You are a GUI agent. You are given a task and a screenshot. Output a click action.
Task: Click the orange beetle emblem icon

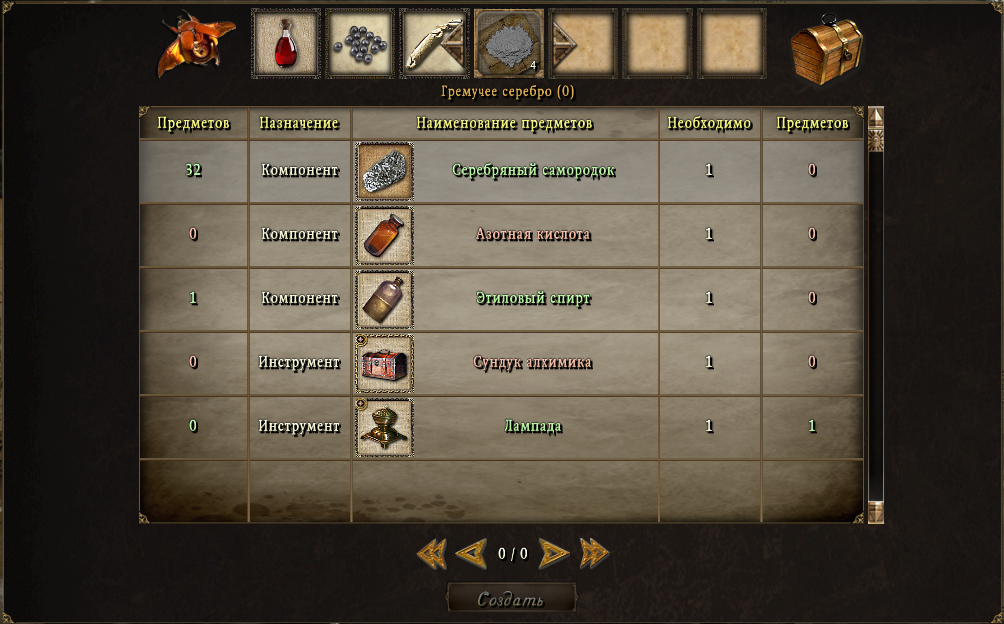195,46
